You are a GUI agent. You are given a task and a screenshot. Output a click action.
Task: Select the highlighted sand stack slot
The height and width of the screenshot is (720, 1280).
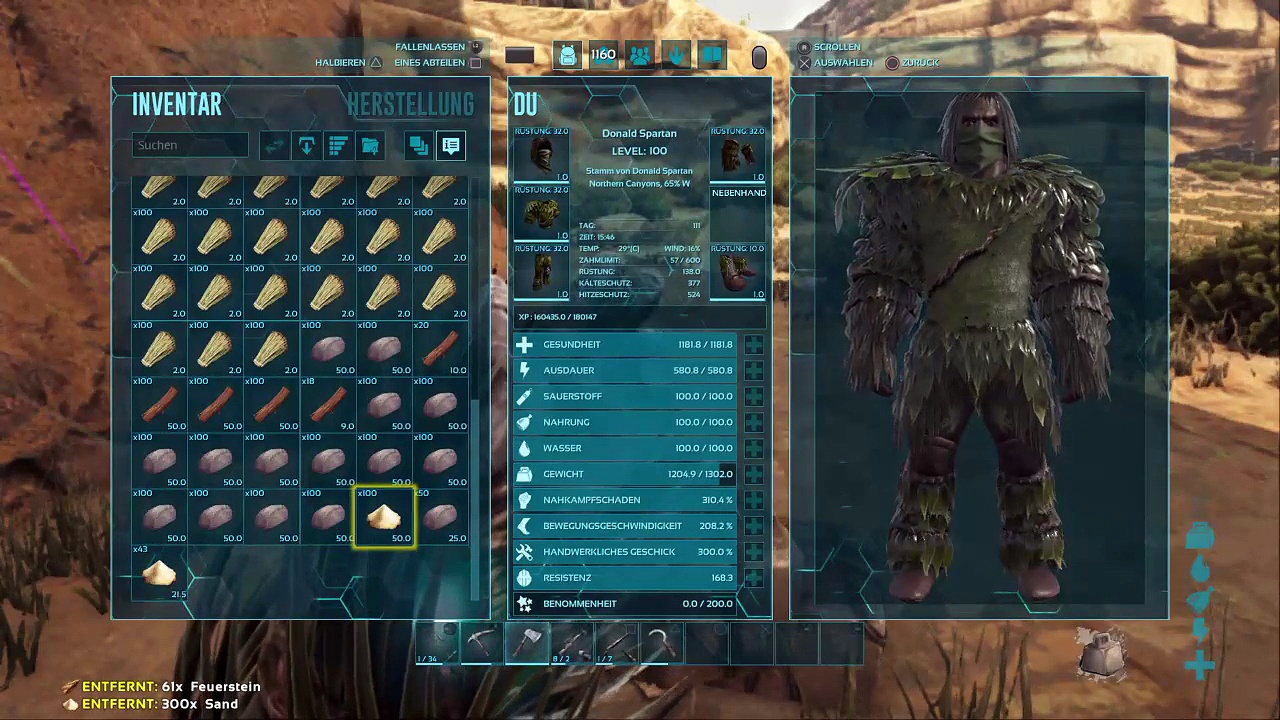coord(385,517)
